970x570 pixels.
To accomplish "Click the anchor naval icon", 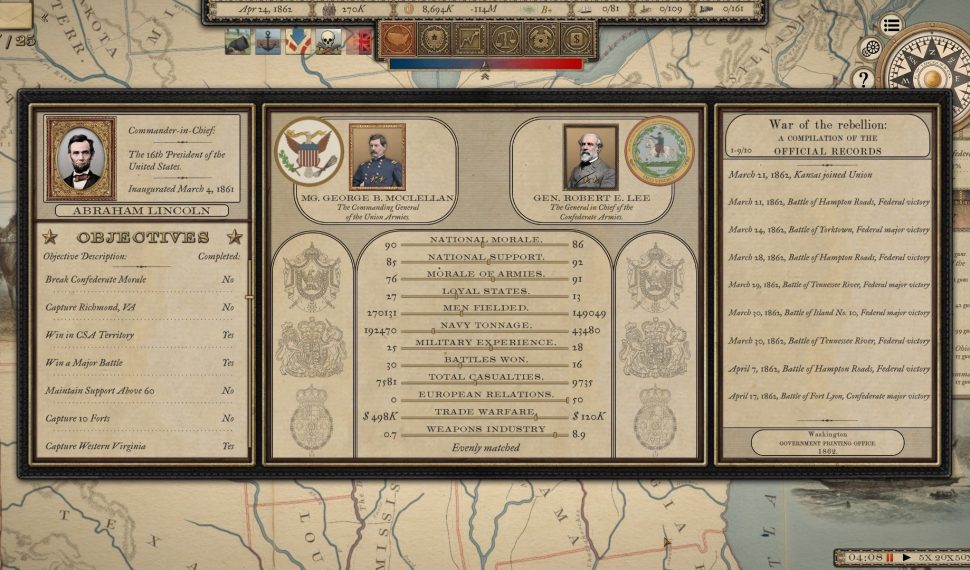I will 268,41.
